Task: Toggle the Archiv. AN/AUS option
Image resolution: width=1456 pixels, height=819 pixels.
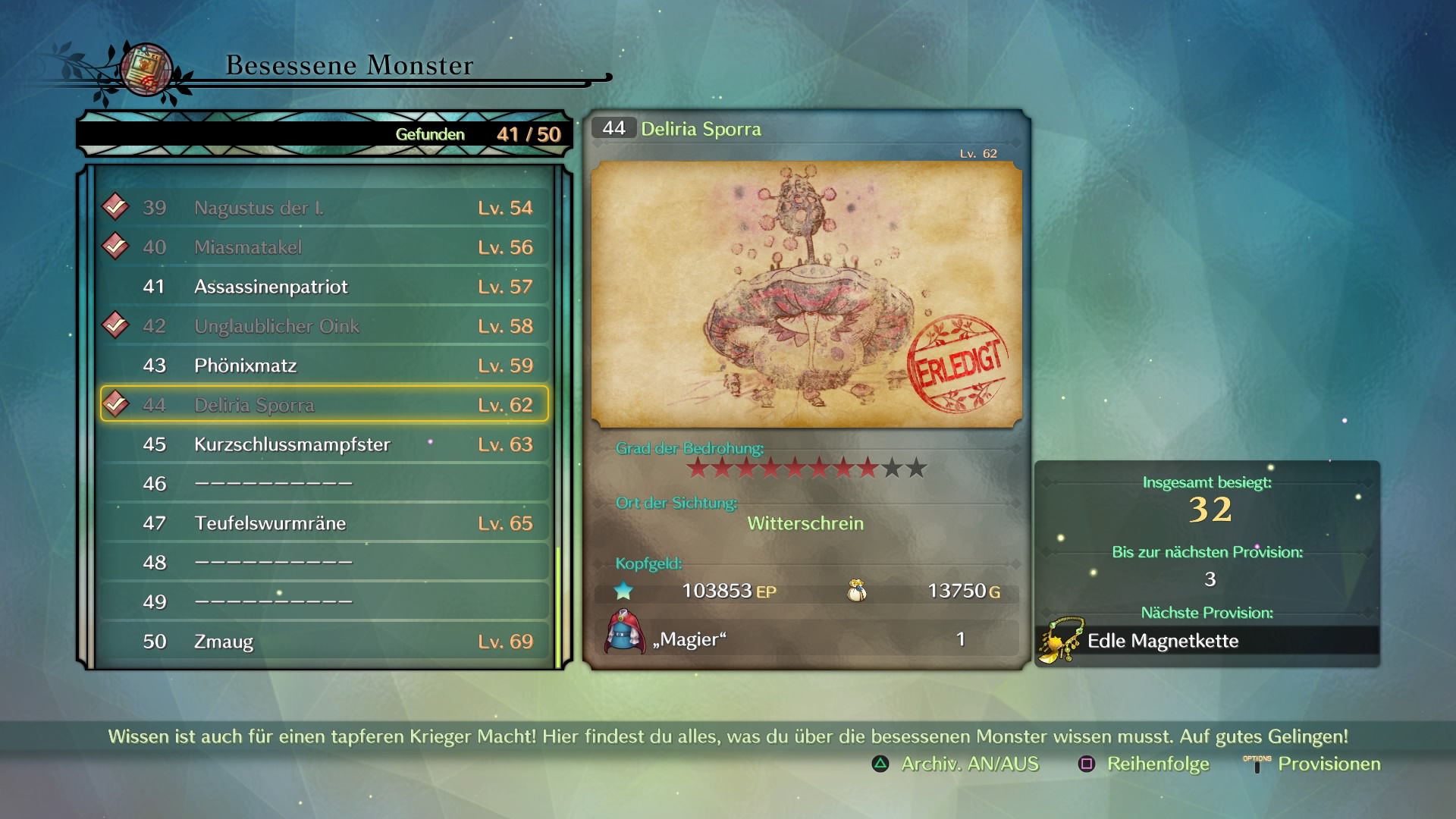Action: point(955,764)
